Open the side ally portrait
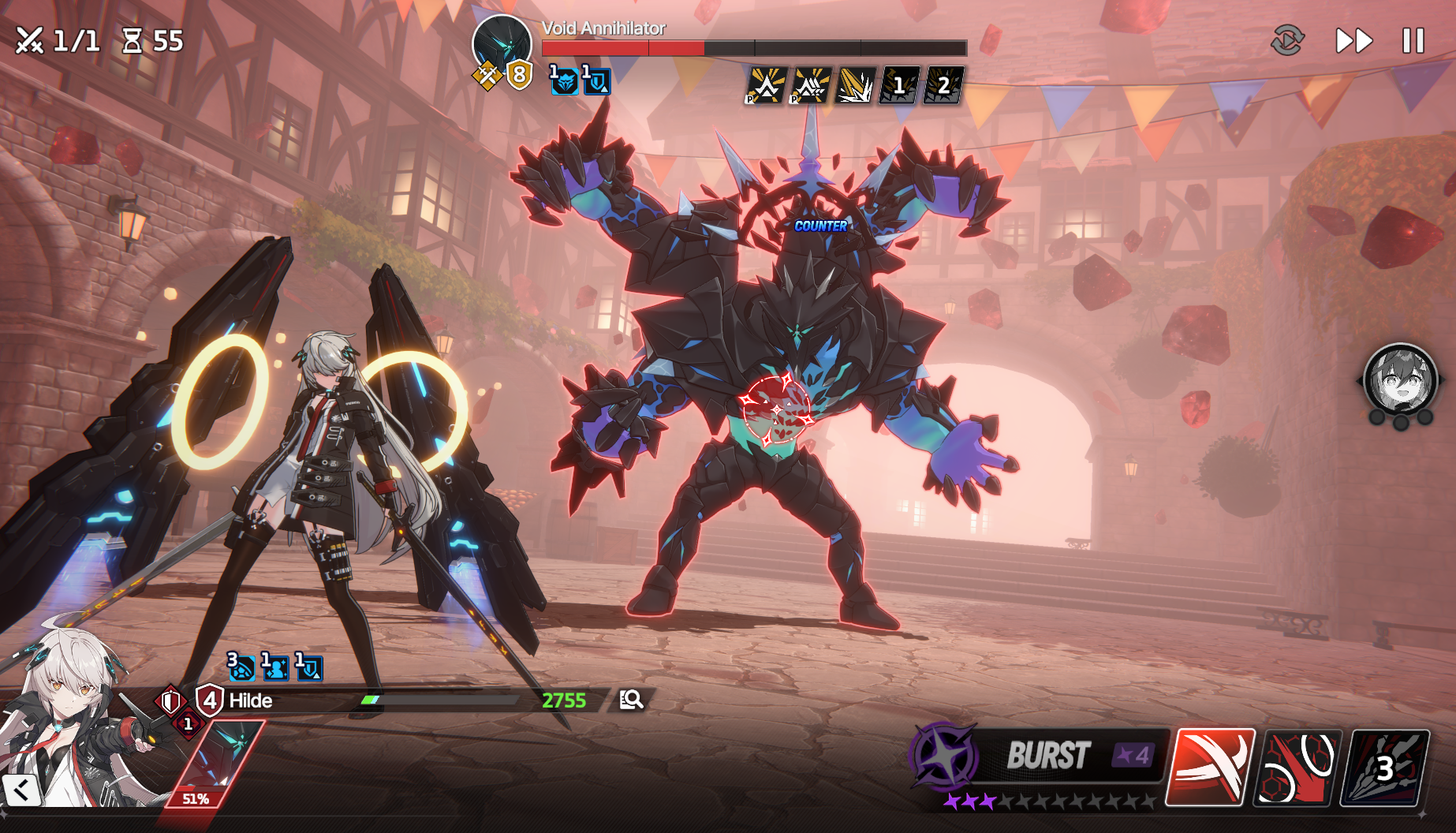The image size is (1456, 833). click(1400, 379)
